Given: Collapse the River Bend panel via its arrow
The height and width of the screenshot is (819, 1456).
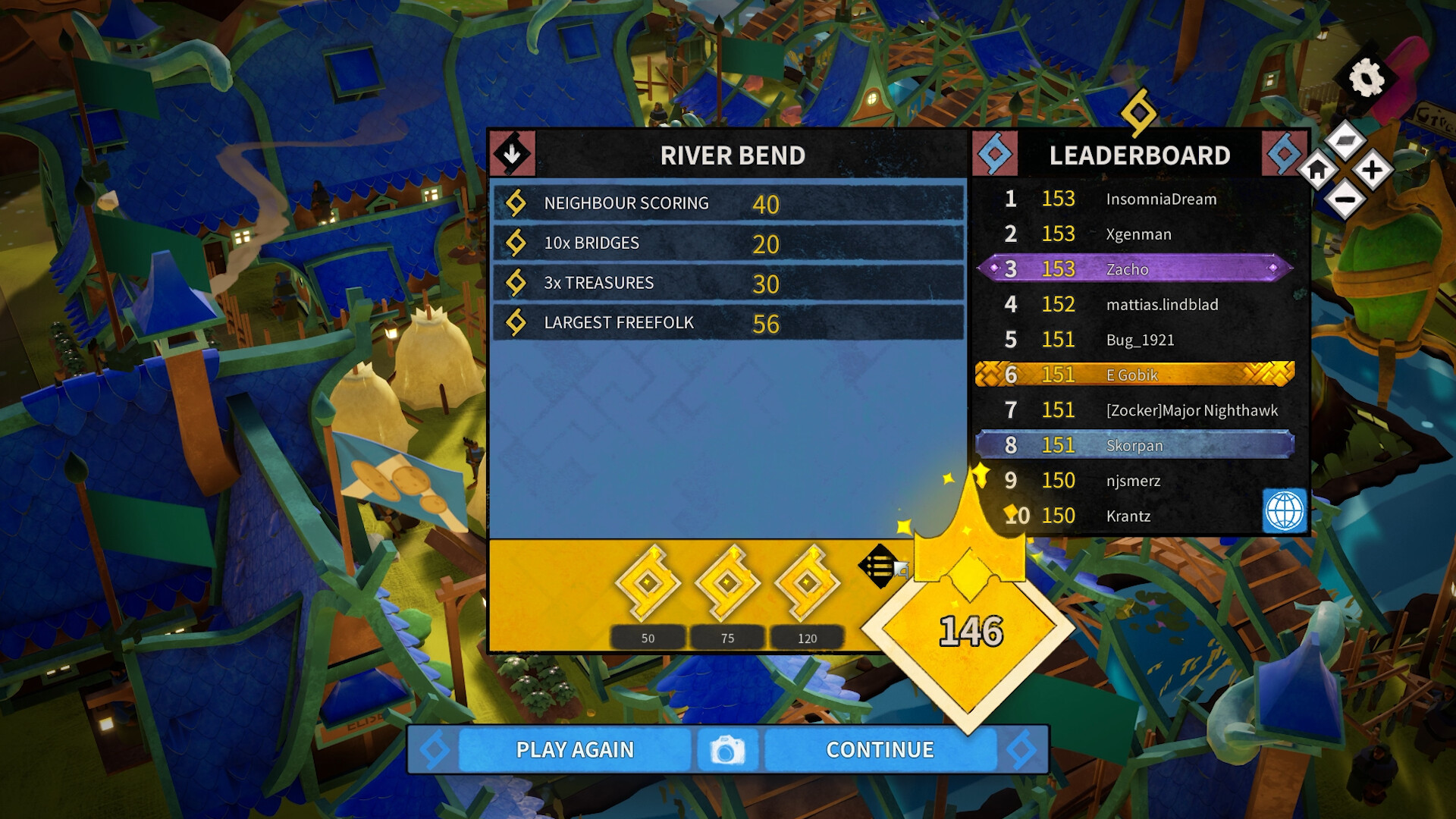Looking at the screenshot, I should 514,154.
